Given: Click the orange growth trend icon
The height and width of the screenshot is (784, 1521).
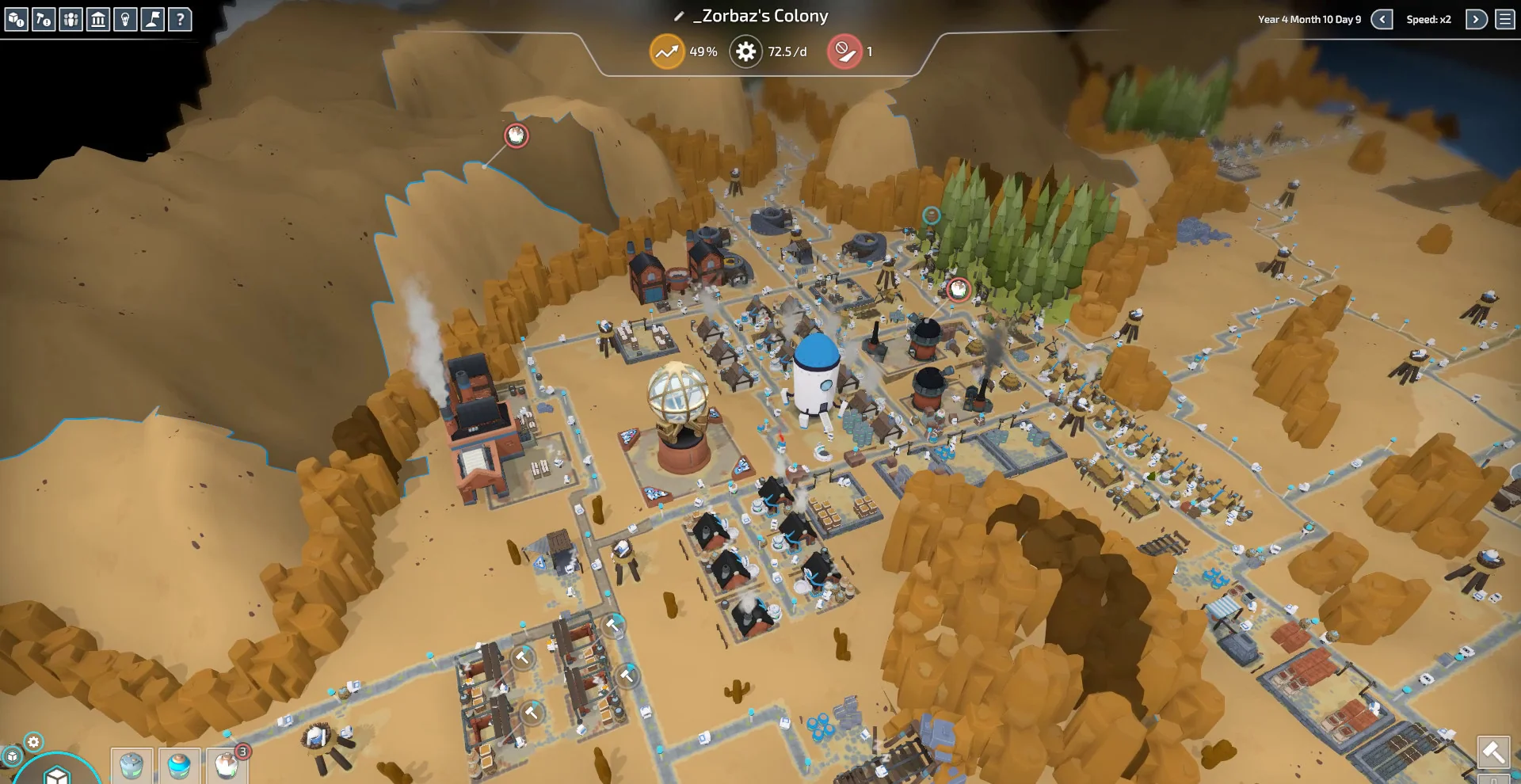Looking at the screenshot, I should coord(667,52).
